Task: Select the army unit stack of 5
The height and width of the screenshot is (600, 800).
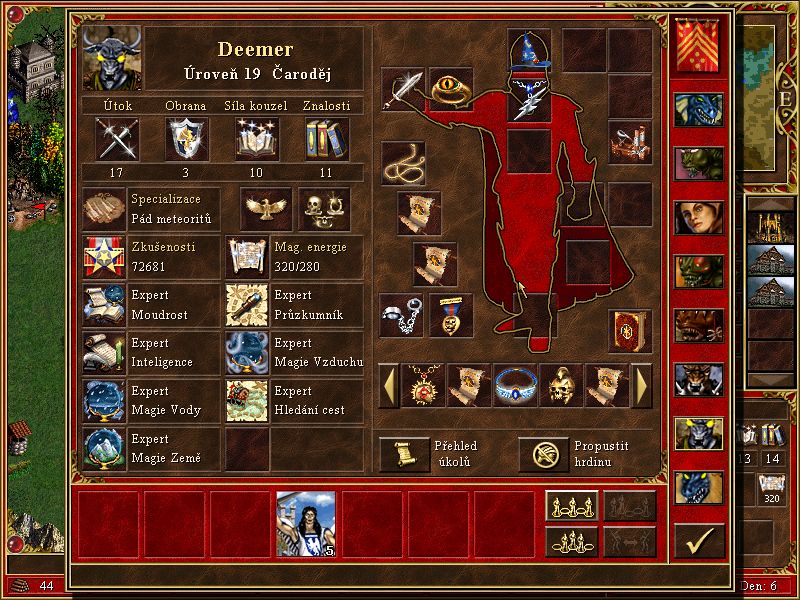Action: click(306, 524)
